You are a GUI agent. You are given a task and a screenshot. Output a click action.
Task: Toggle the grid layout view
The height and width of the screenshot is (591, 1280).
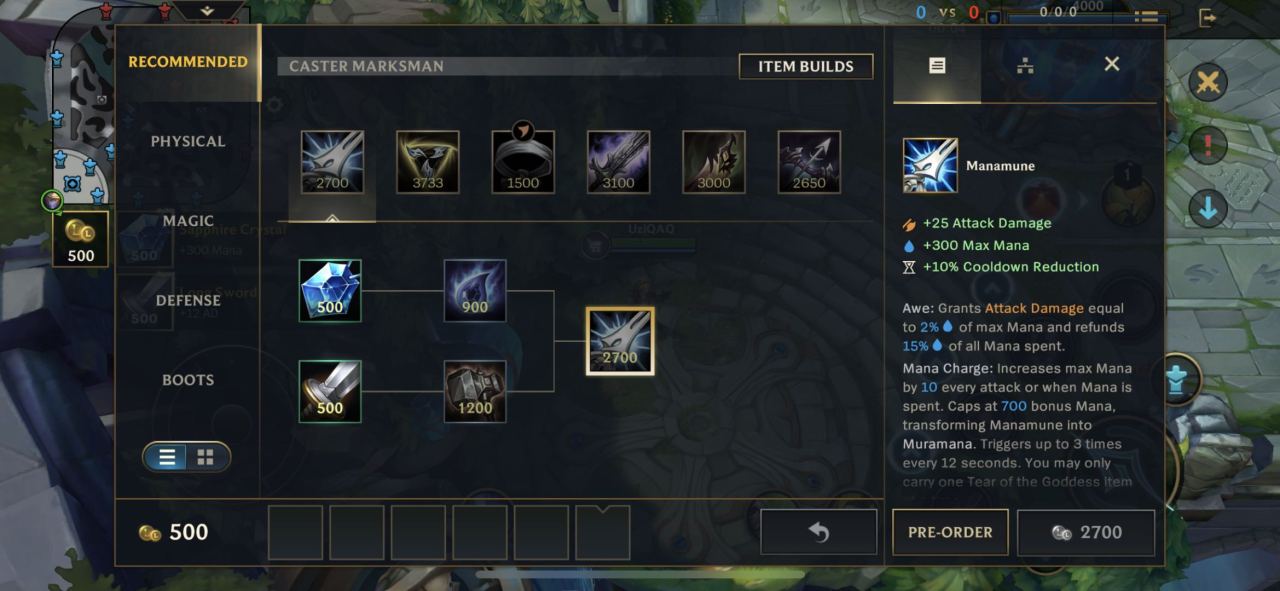pyautogui.click(x=205, y=457)
